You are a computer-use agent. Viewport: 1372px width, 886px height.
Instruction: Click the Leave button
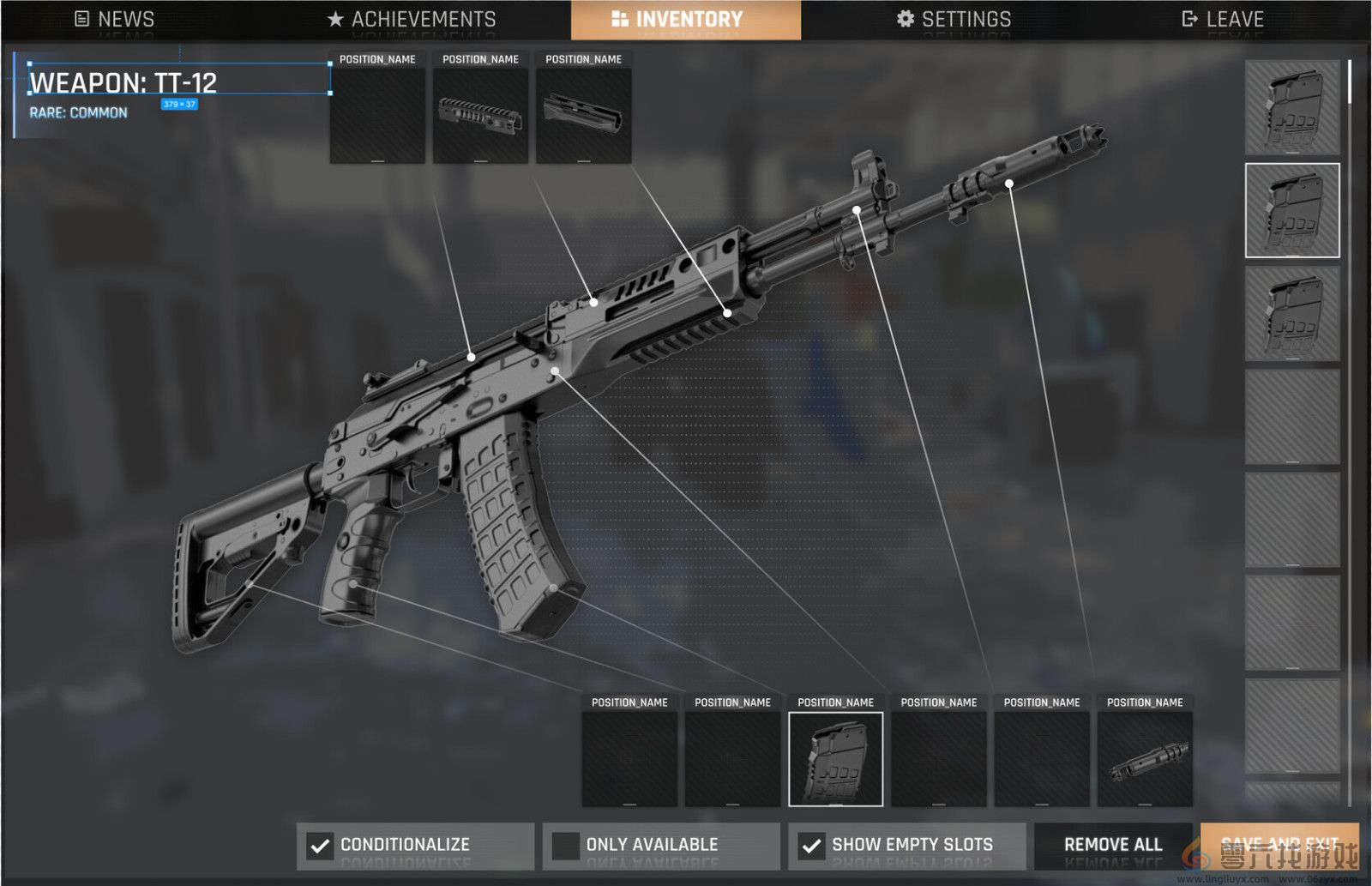[x=1223, y=19]
